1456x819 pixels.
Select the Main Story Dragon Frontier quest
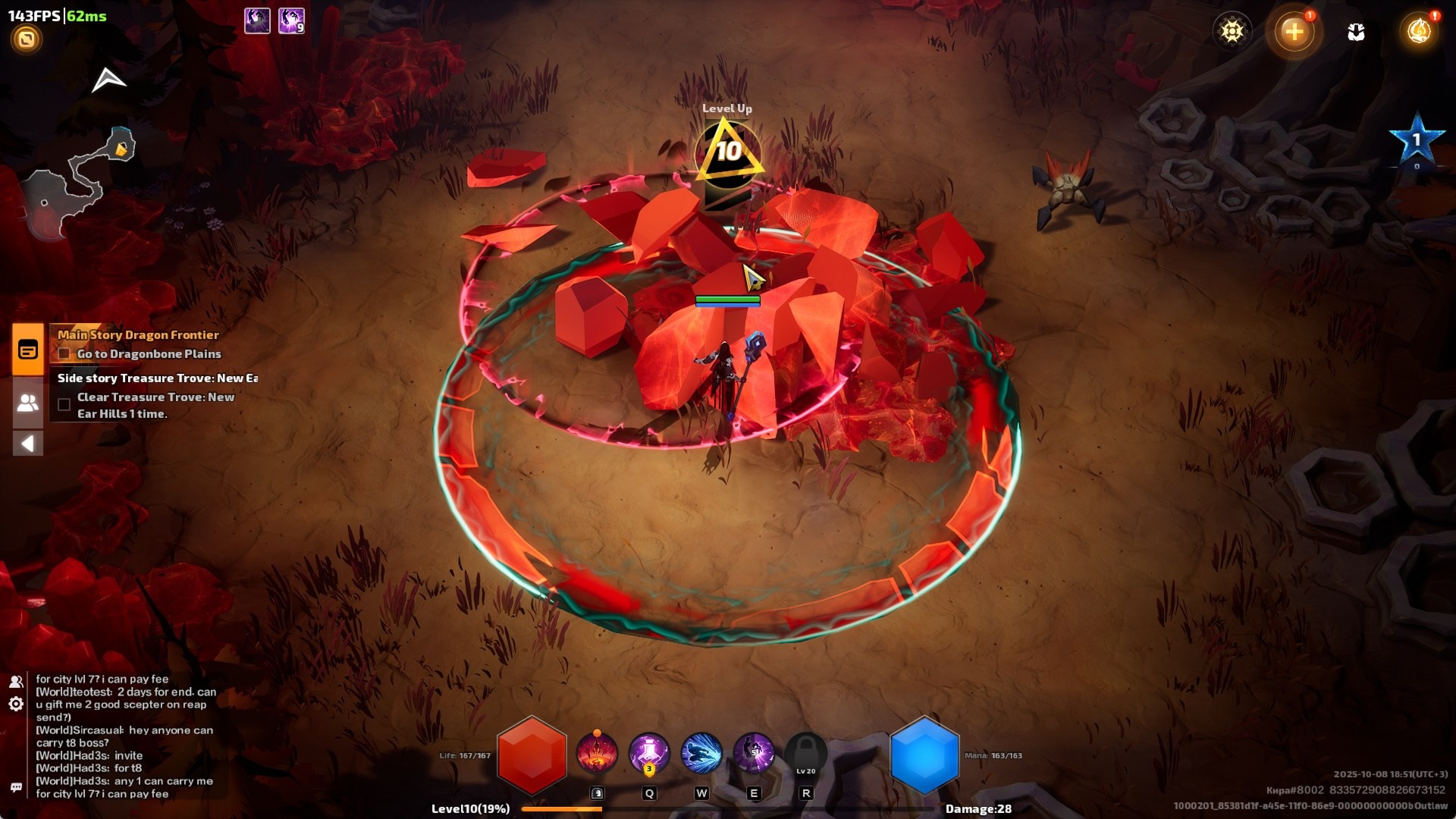(x=138, y=335)
